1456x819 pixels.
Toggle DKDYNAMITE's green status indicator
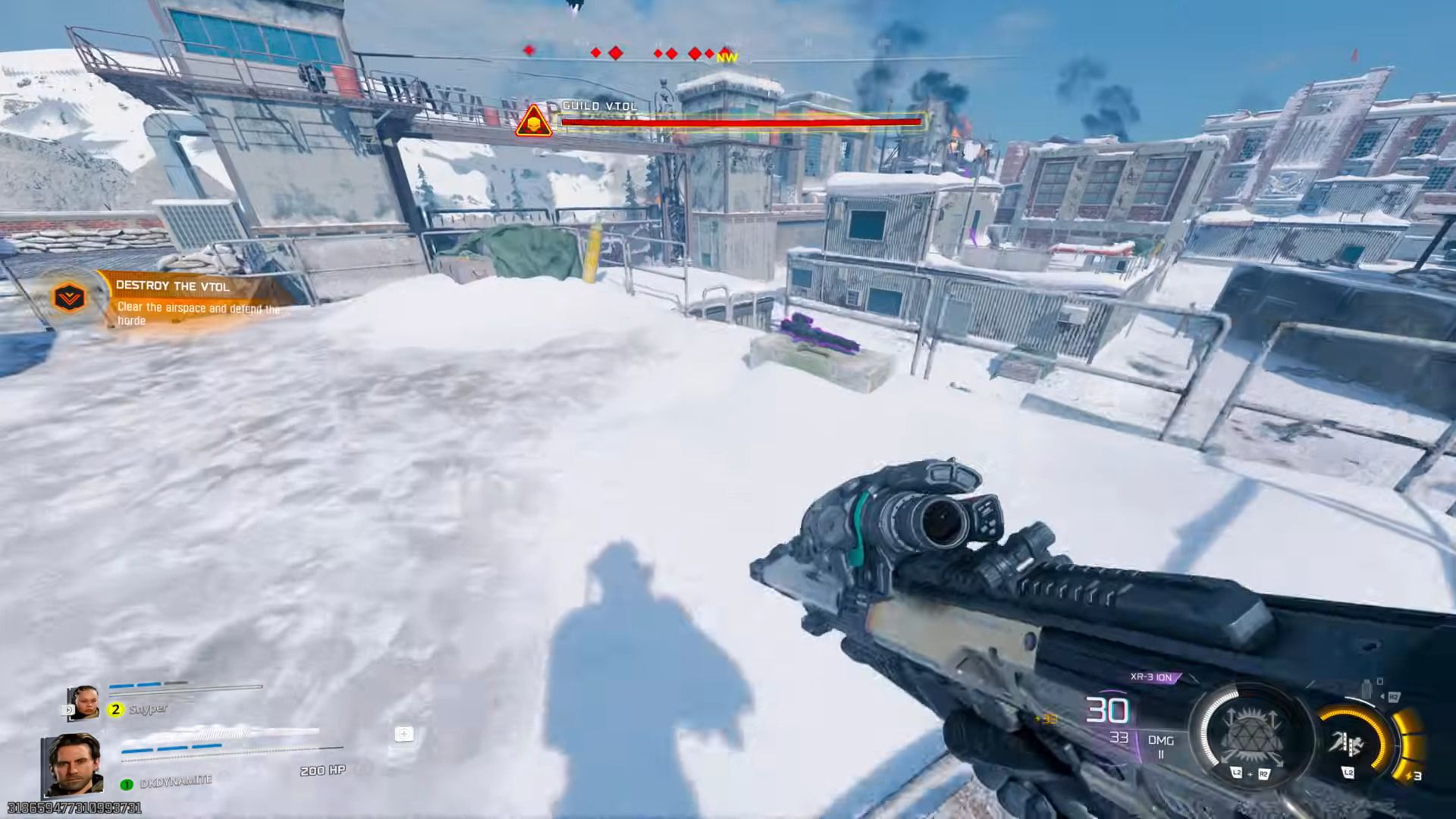click(x=126, y=783)
